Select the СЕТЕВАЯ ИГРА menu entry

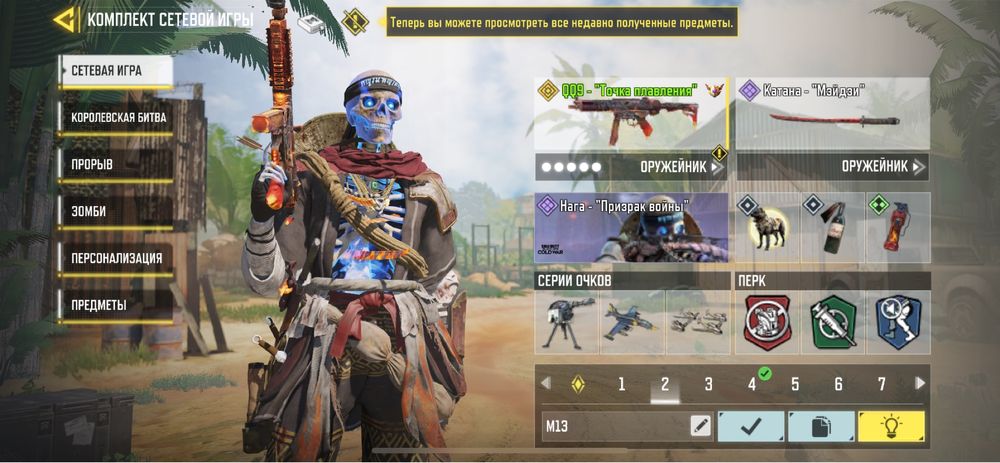(115, 71)
